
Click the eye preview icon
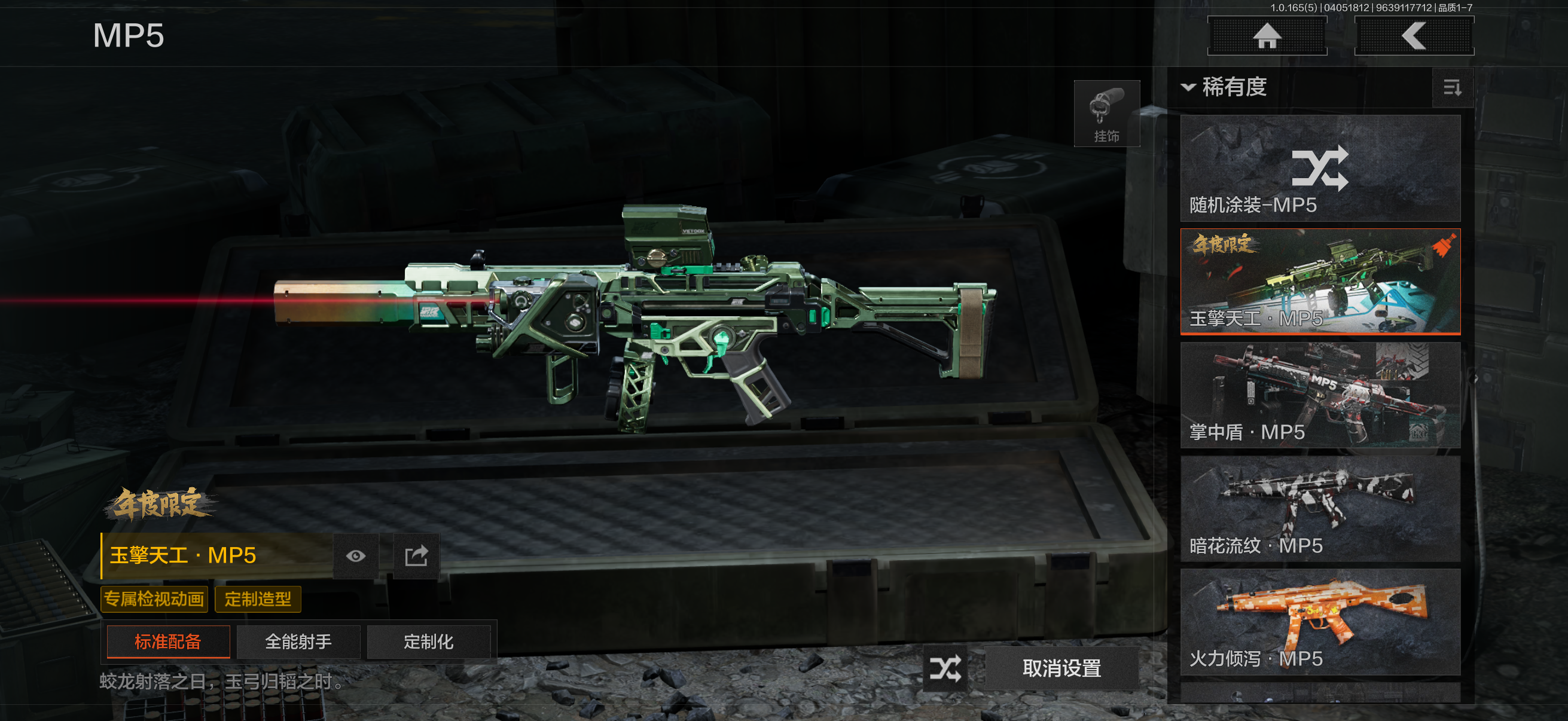(355, 556)
